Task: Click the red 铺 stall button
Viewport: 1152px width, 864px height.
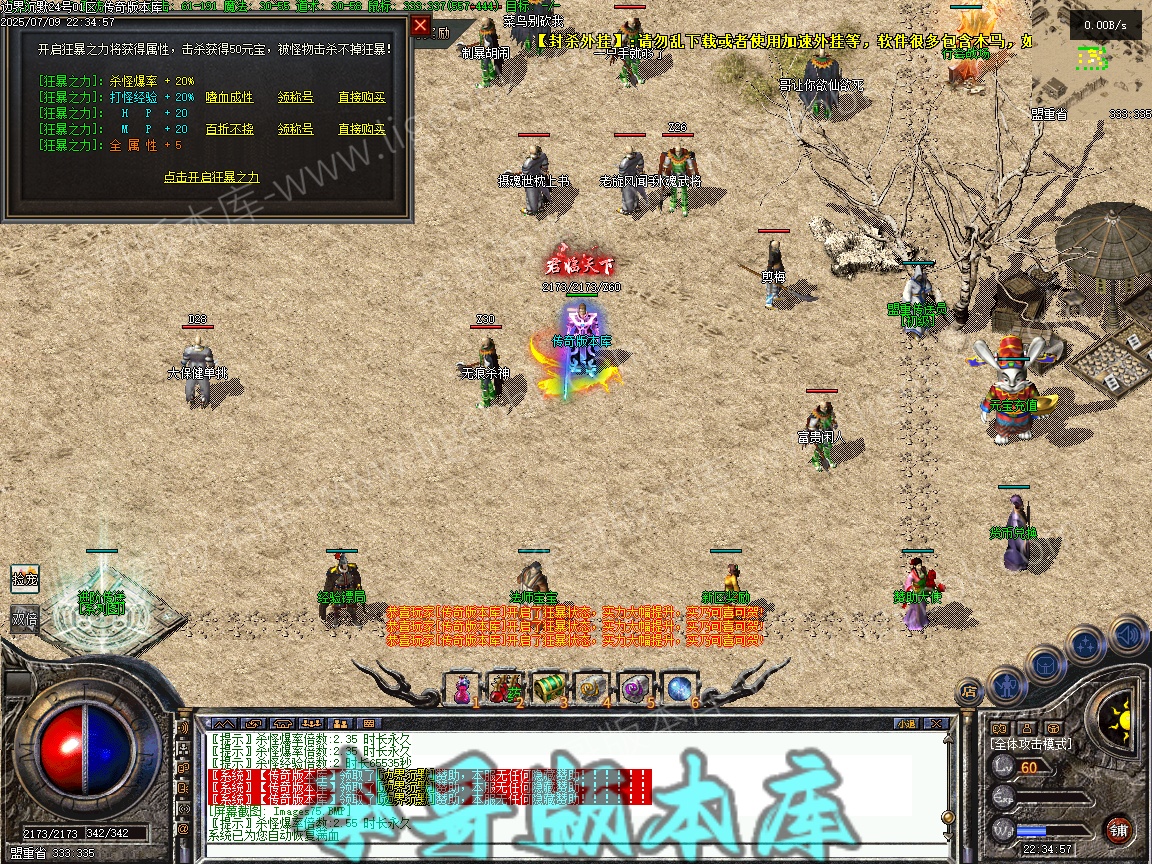Action: pos(1118,829)
